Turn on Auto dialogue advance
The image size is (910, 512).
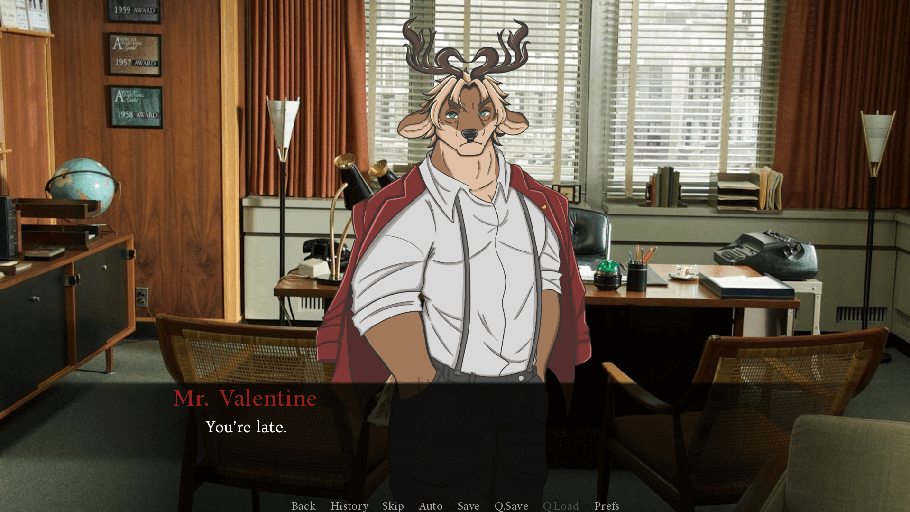coord(430,506)
